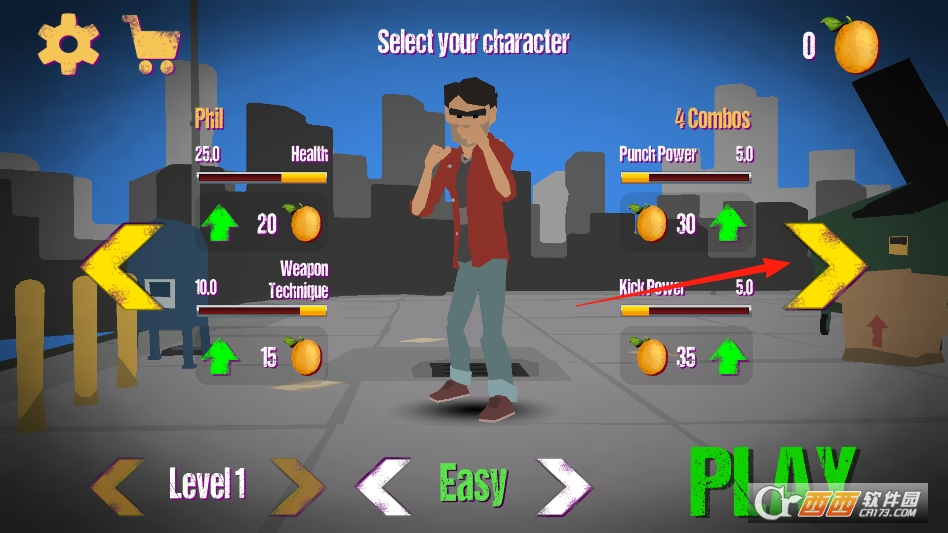The image size is (948, 533).
Task: Start the game with PLAY
Action: click(x=770, y=478)
